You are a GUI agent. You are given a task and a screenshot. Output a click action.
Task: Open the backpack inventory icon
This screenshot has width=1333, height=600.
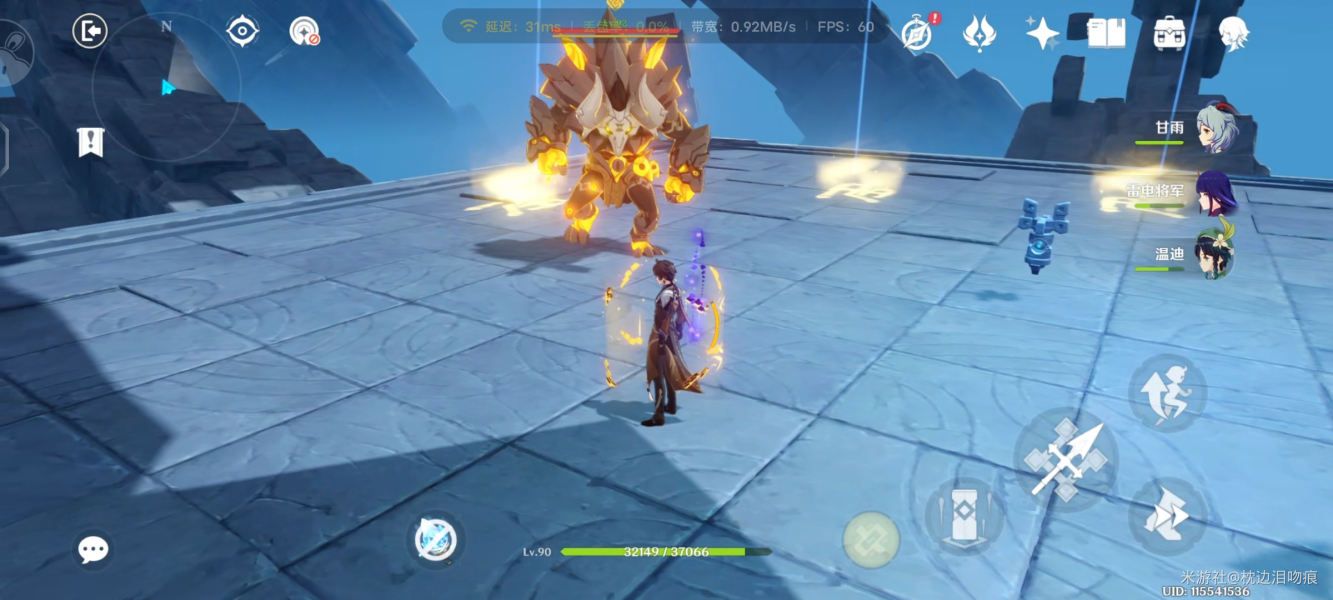tap(1169, 33)
